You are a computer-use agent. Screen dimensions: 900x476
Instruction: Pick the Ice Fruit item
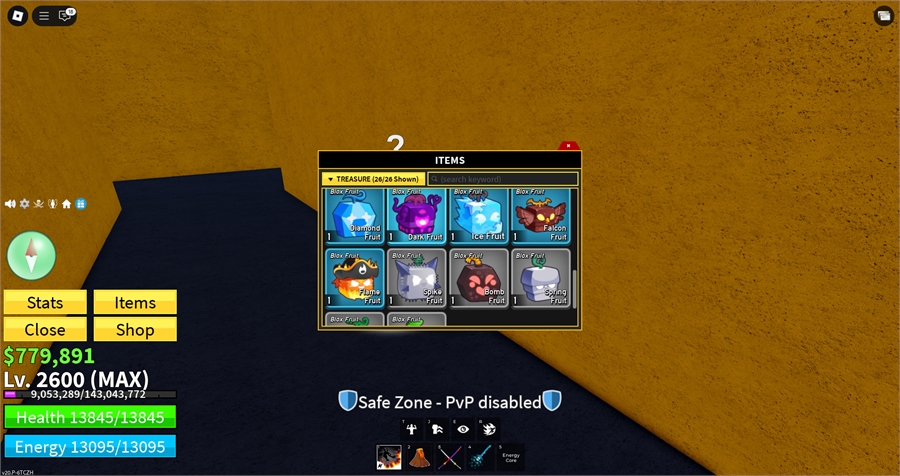[478, 215]
